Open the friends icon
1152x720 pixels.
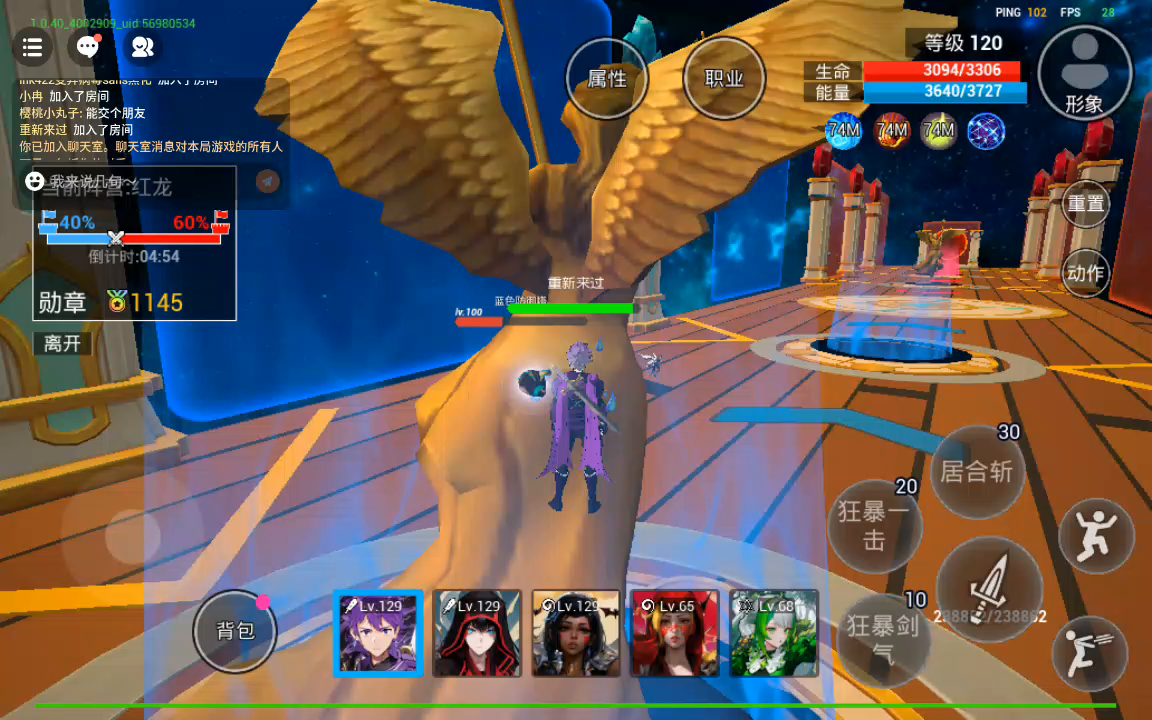(142, 46)
